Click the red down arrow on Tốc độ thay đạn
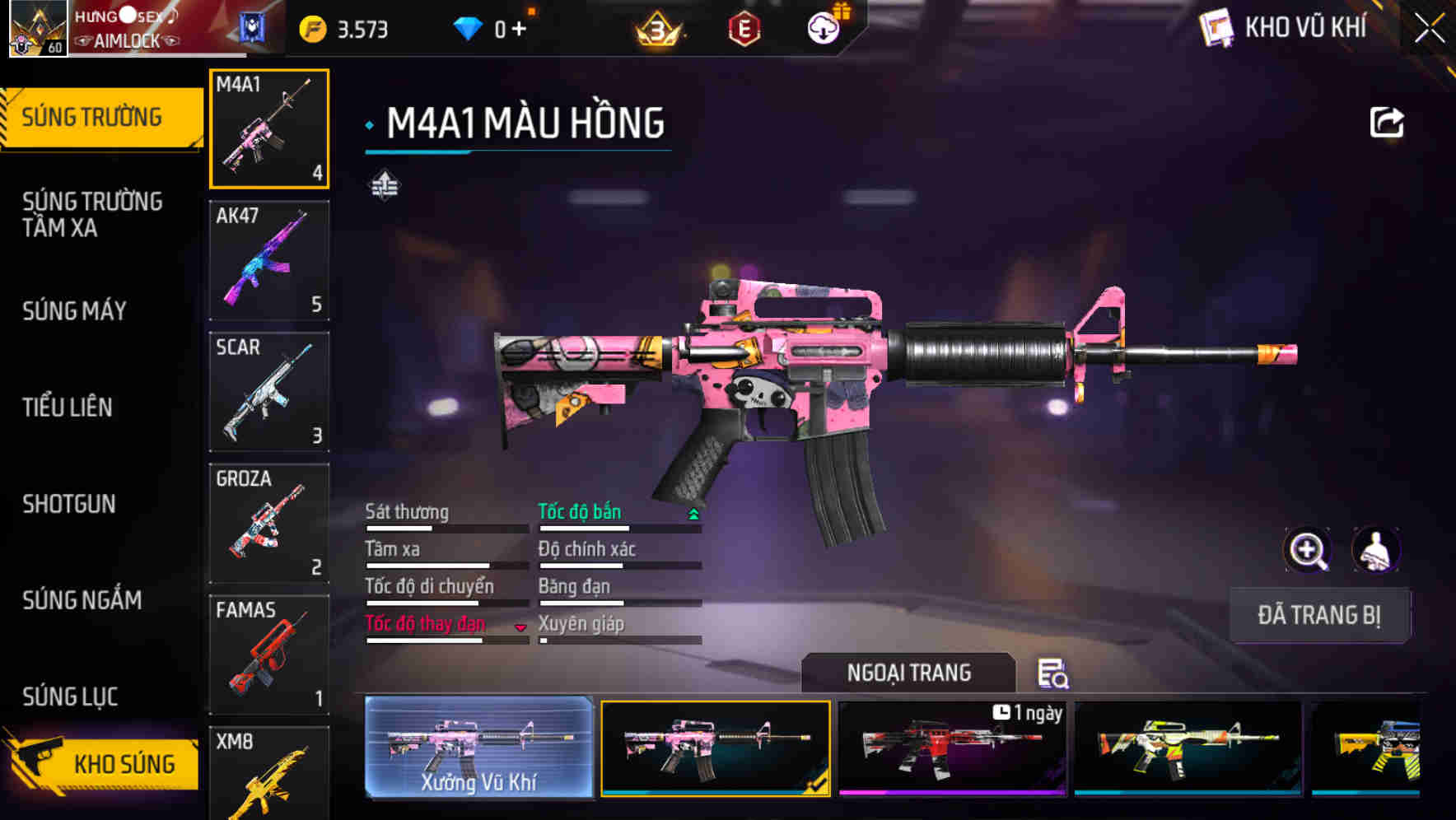The height and width of the screenshot is (820, 1456). pos(520,626)
